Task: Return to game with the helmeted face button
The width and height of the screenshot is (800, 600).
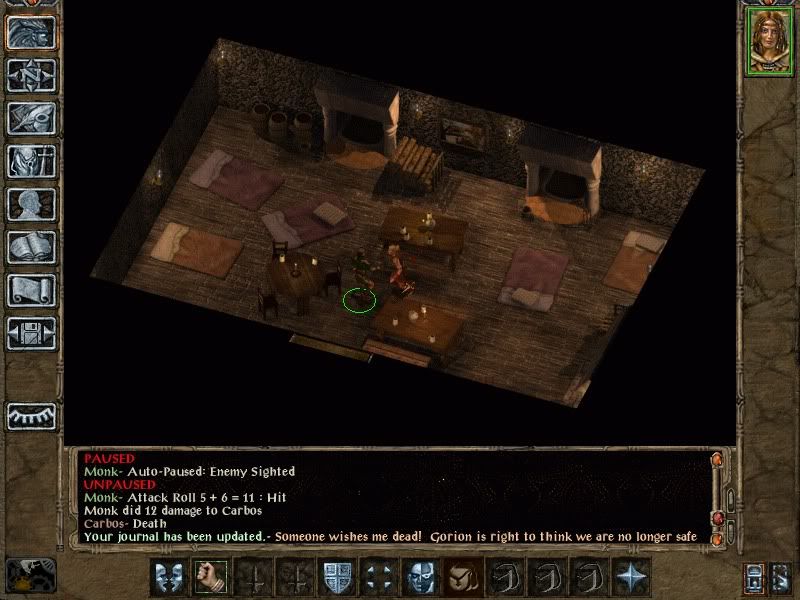Action: [x=31, y=34]
